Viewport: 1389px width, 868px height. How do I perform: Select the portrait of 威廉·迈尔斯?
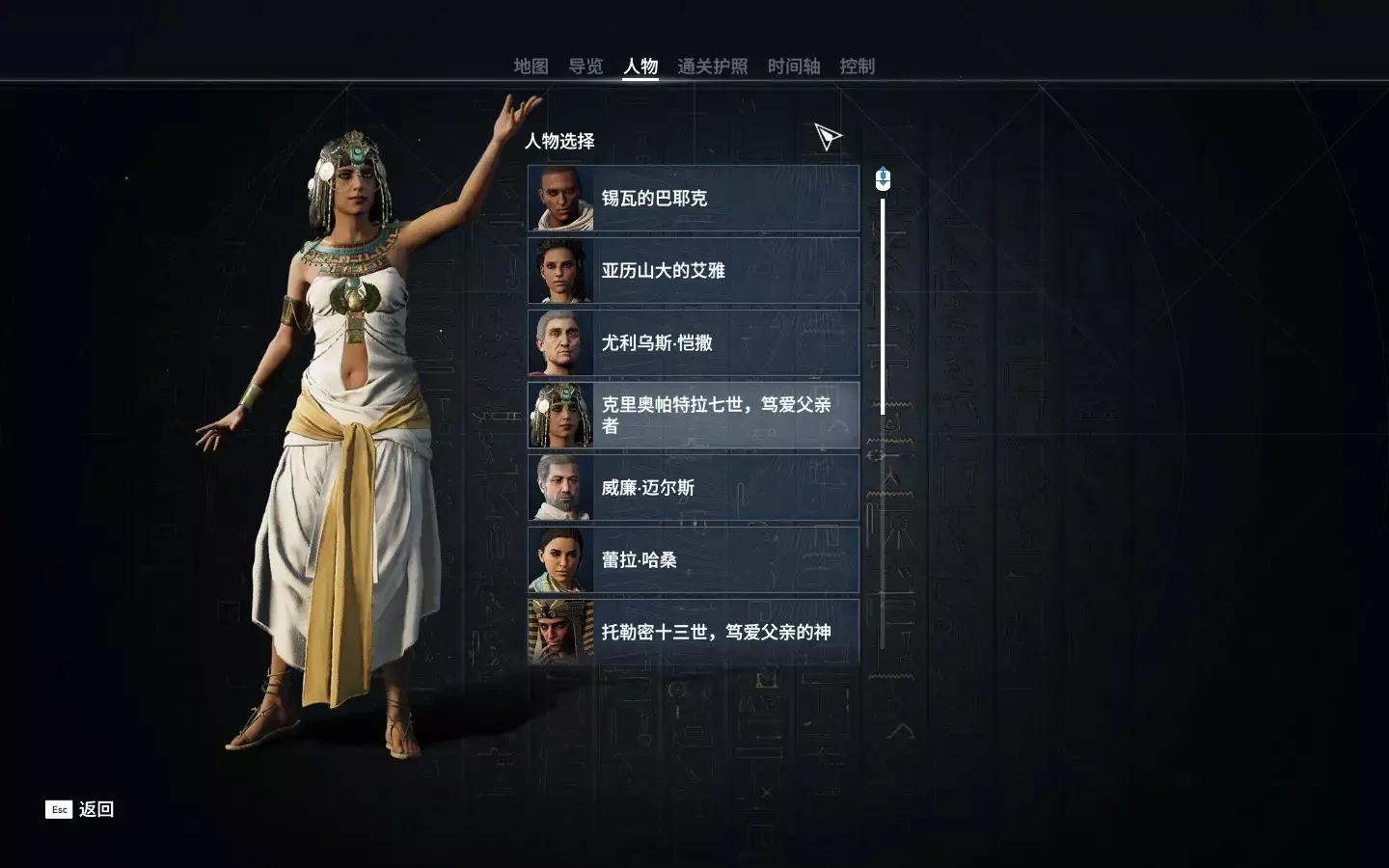(560, 488)
